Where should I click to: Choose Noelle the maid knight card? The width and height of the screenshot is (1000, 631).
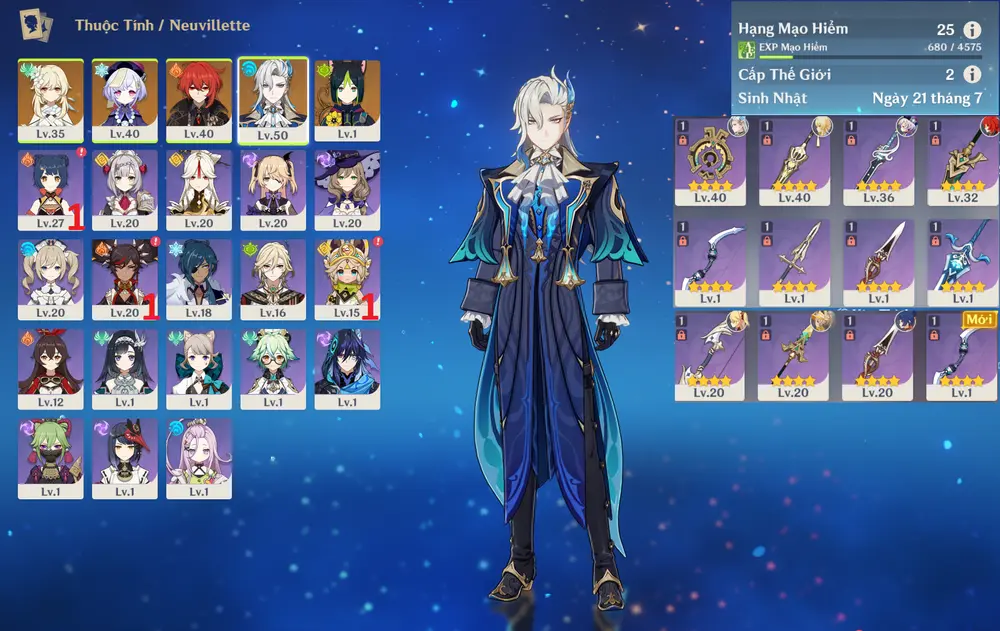tap(125, 190)
